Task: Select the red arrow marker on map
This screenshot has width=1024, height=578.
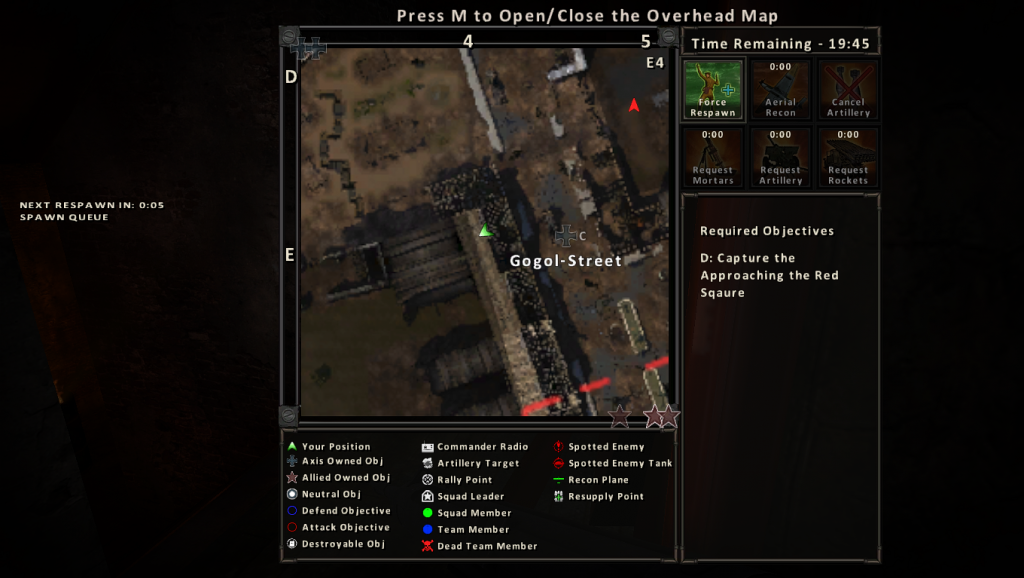Action: [x=633, y=105]
